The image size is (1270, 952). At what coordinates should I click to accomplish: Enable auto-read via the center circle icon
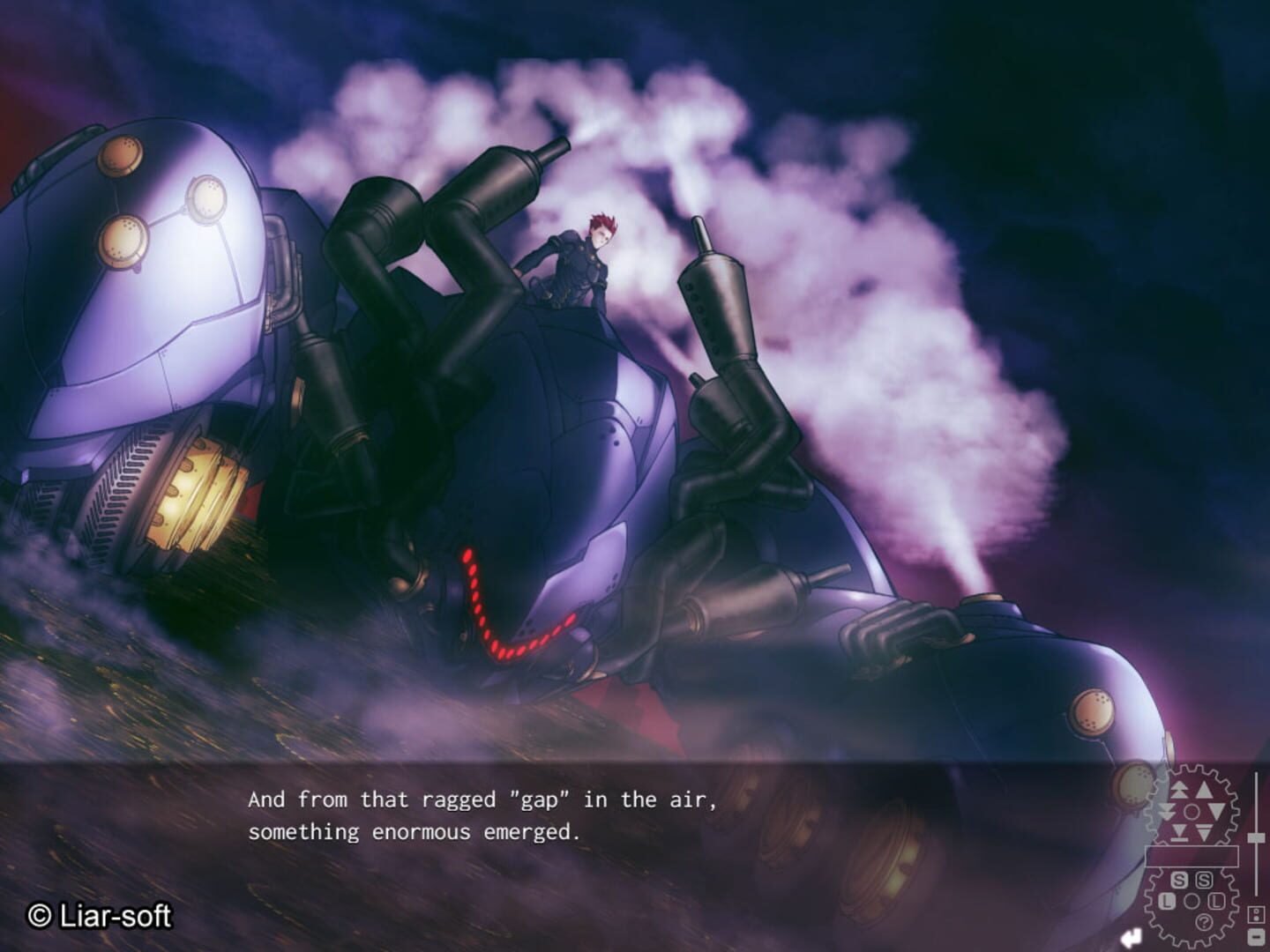[x=1191, y=810]
